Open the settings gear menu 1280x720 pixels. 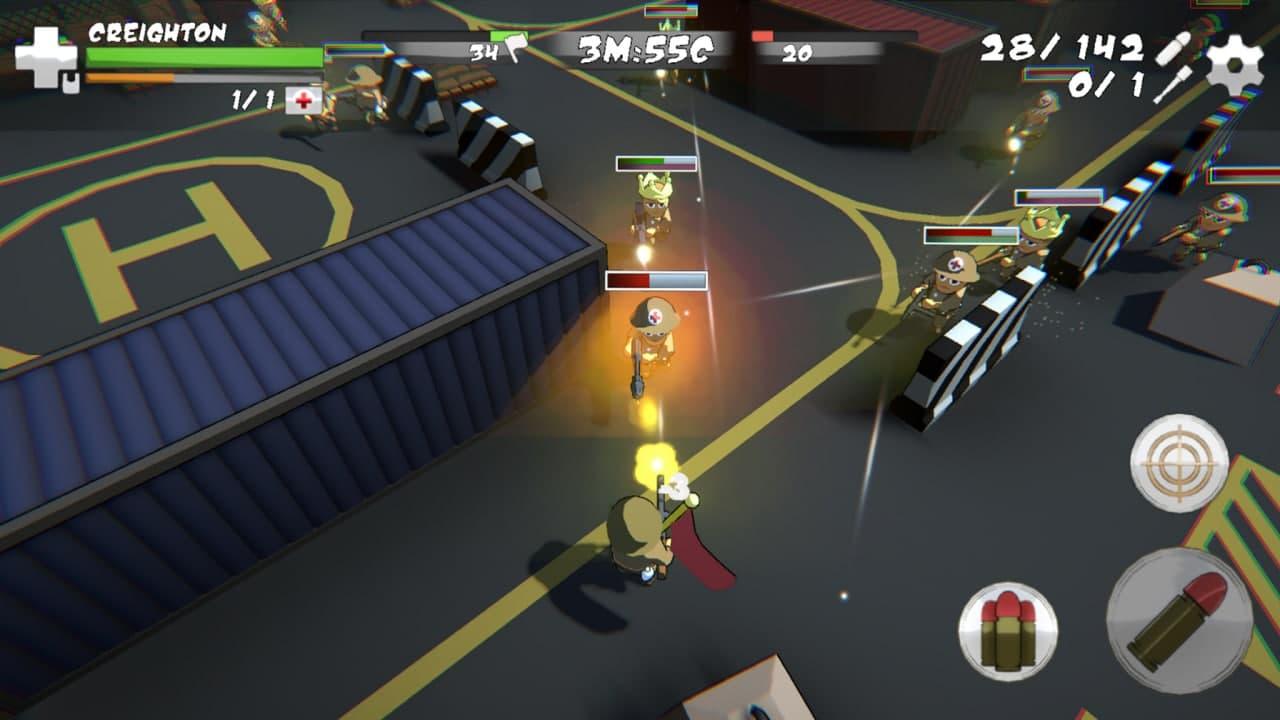[x=1236, y=62]
